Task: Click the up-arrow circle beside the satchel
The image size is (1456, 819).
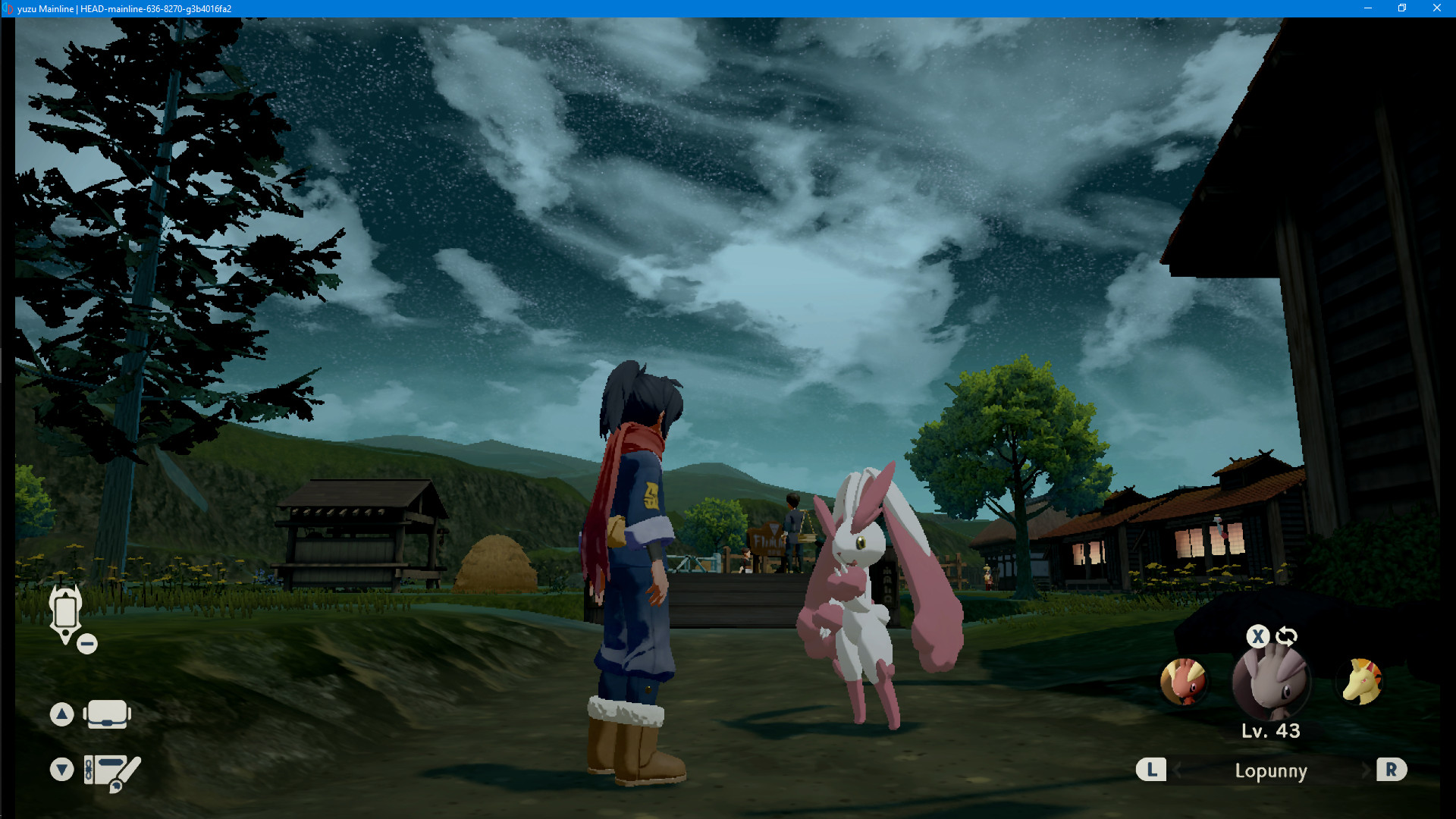Action: tap(61, 714)
